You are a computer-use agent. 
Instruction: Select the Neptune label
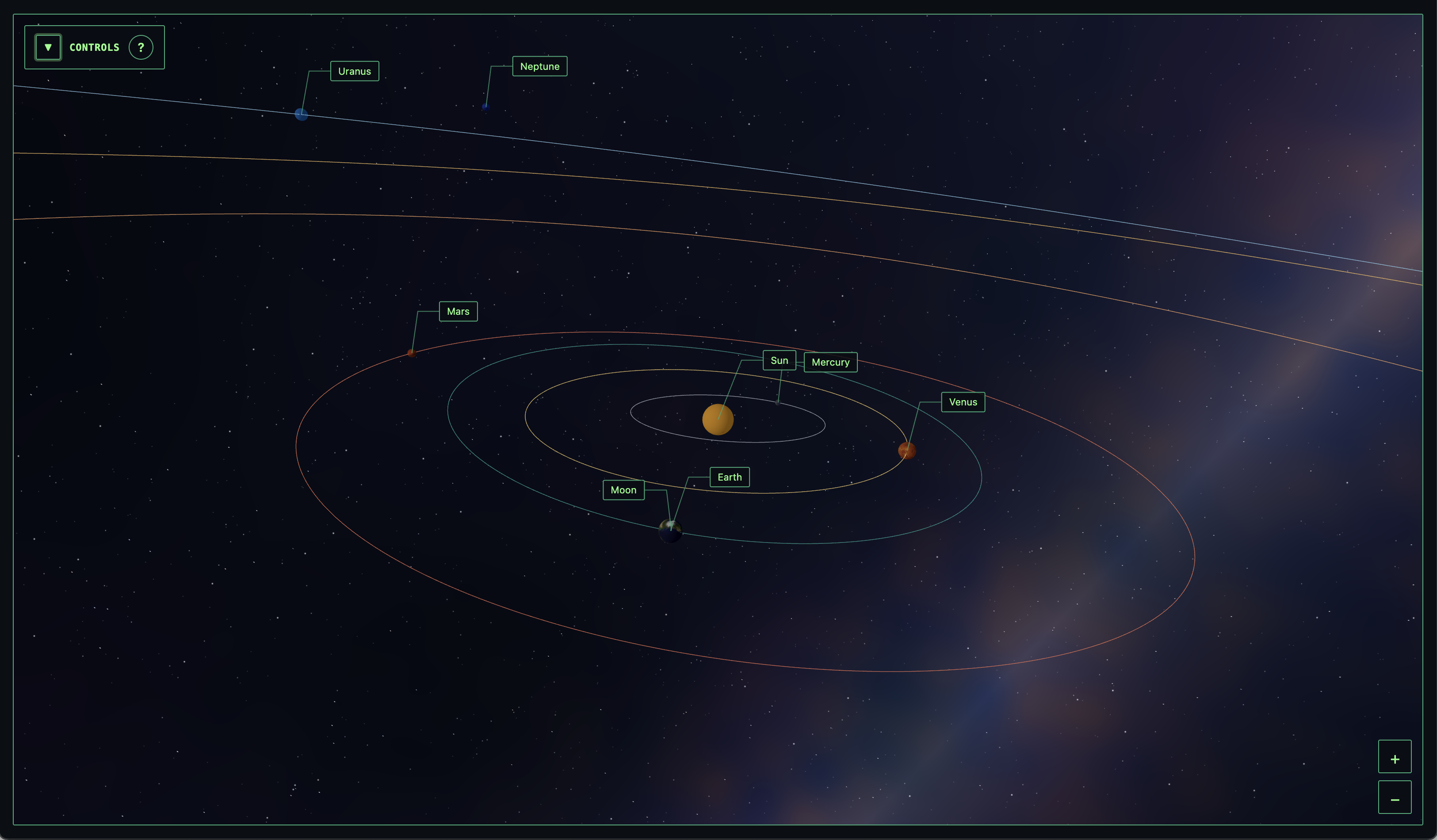(539, 66)
